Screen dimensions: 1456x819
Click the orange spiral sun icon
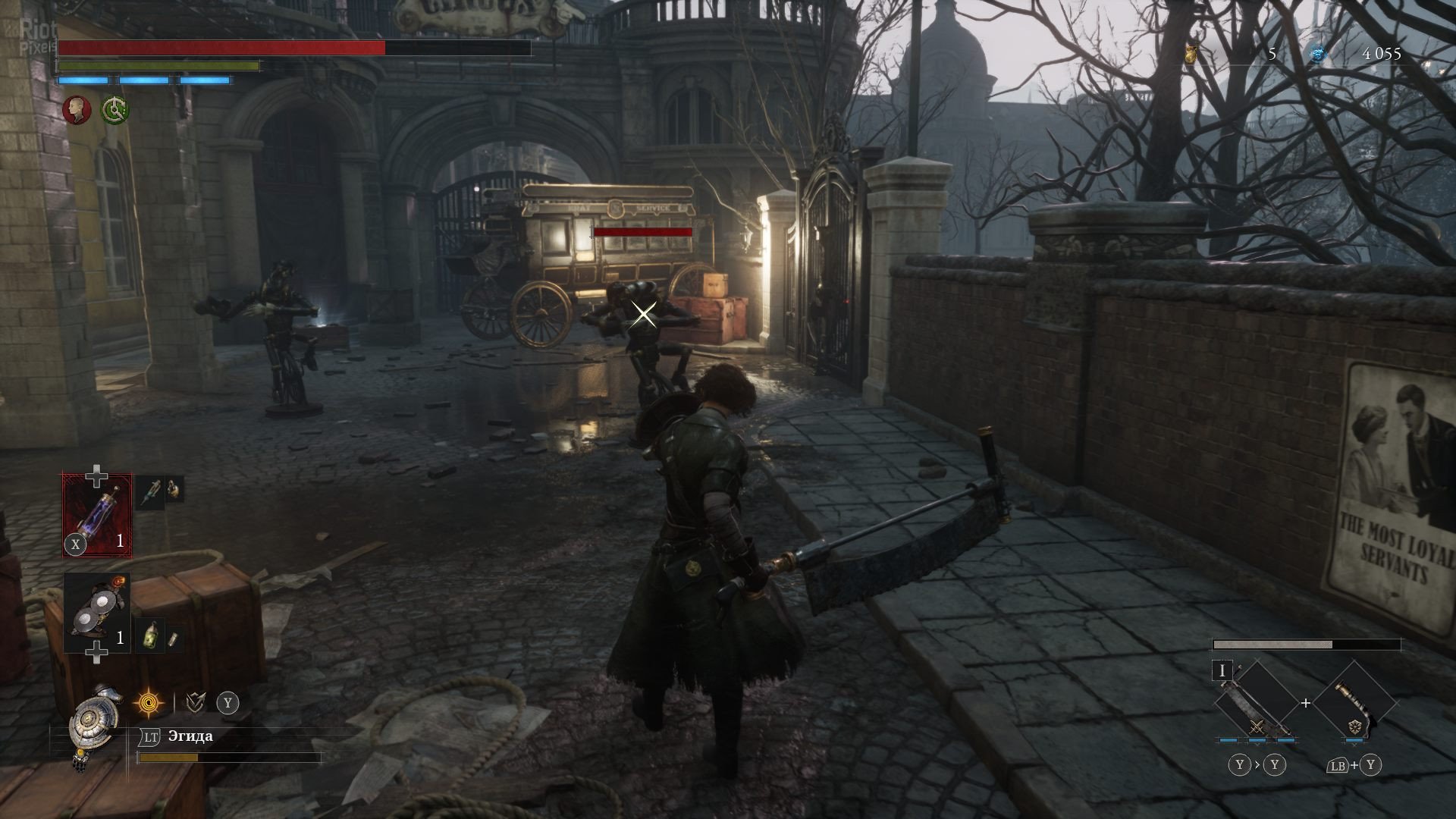click(x=149, y=703)
